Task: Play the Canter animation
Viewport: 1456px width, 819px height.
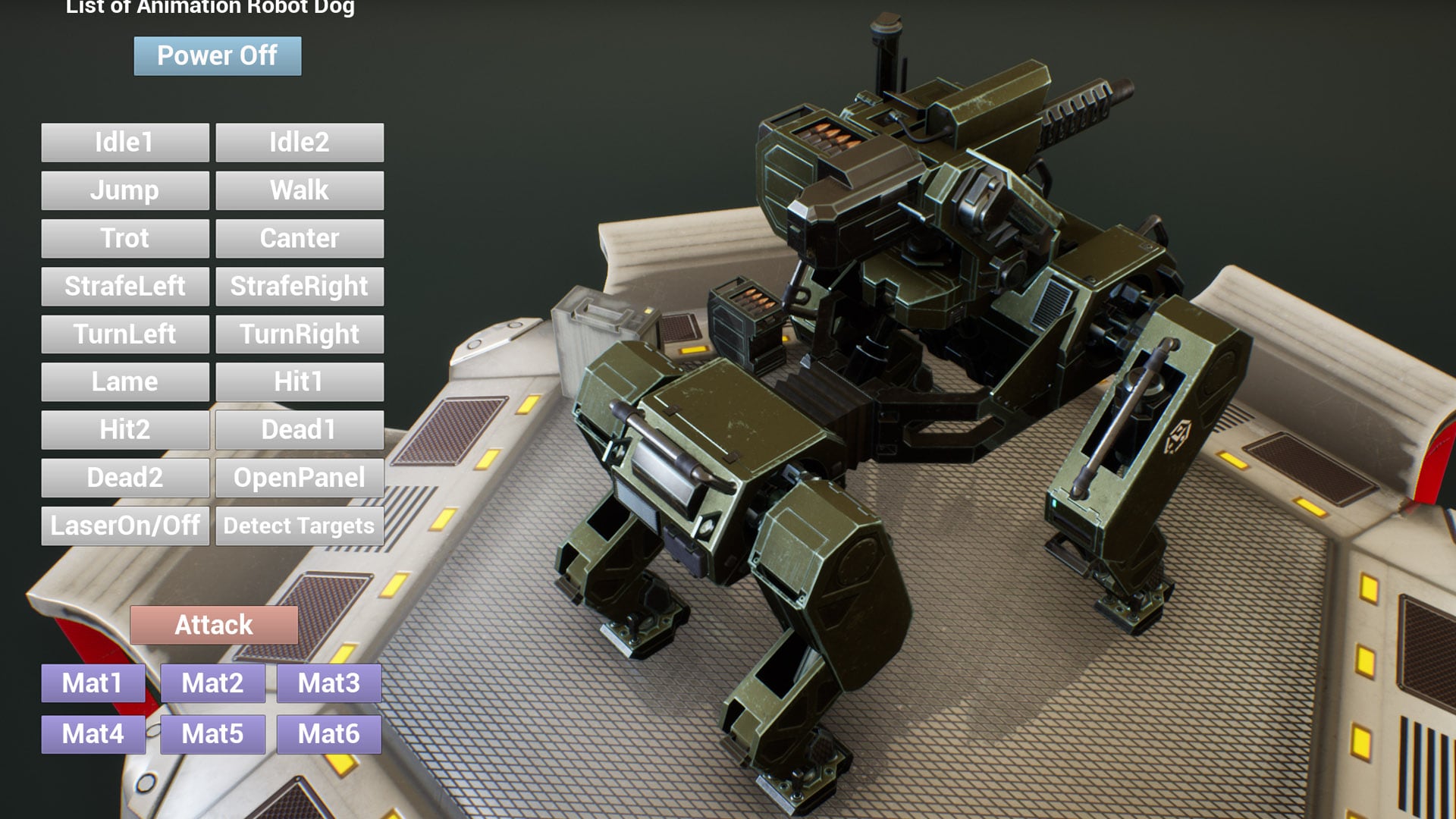Action: click(x=300, y=238)
